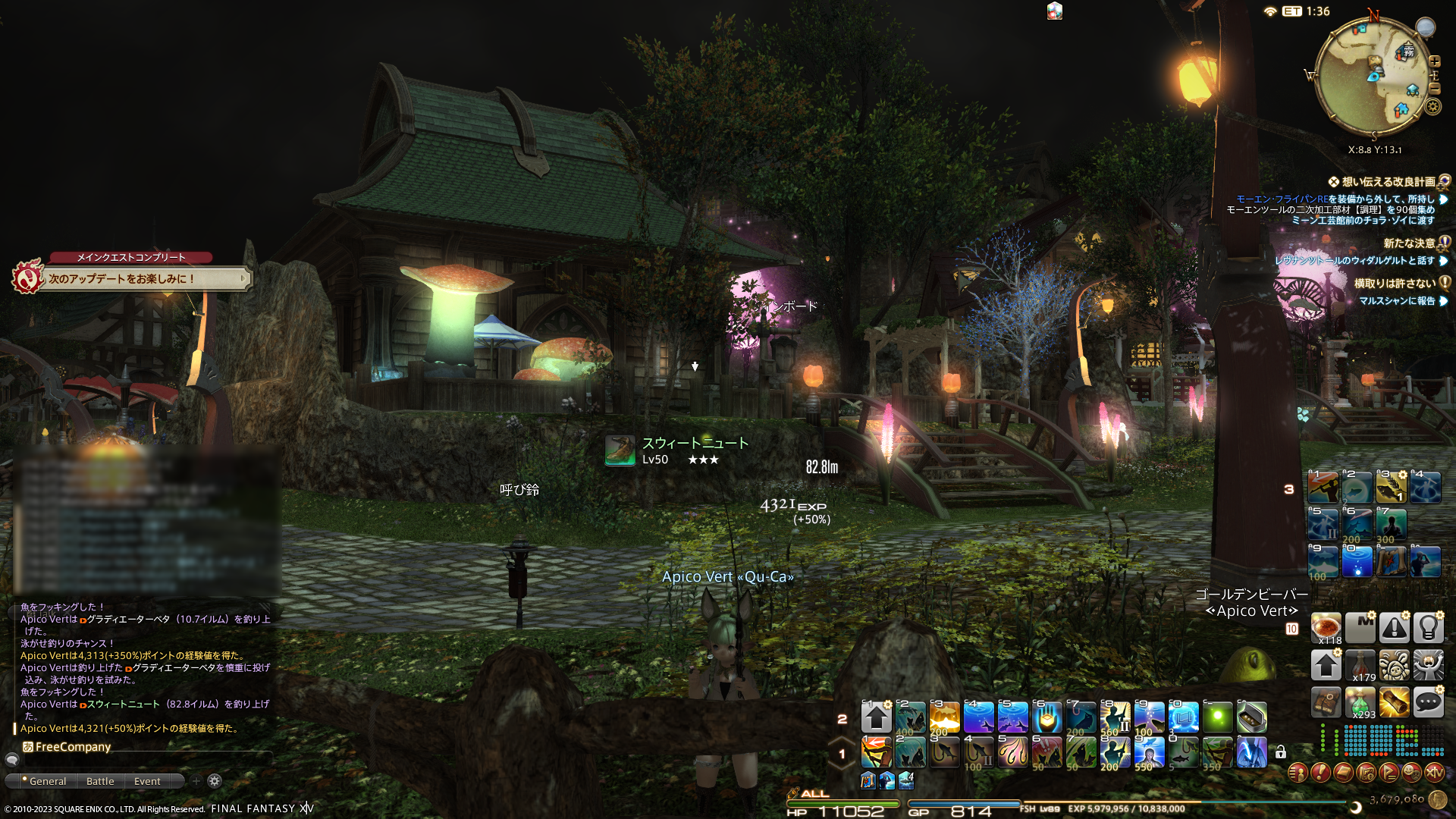This screenshot has height=819, width=1456.
Task: Open the XIV system menu icon
Action: click(x=1434, y=773)
